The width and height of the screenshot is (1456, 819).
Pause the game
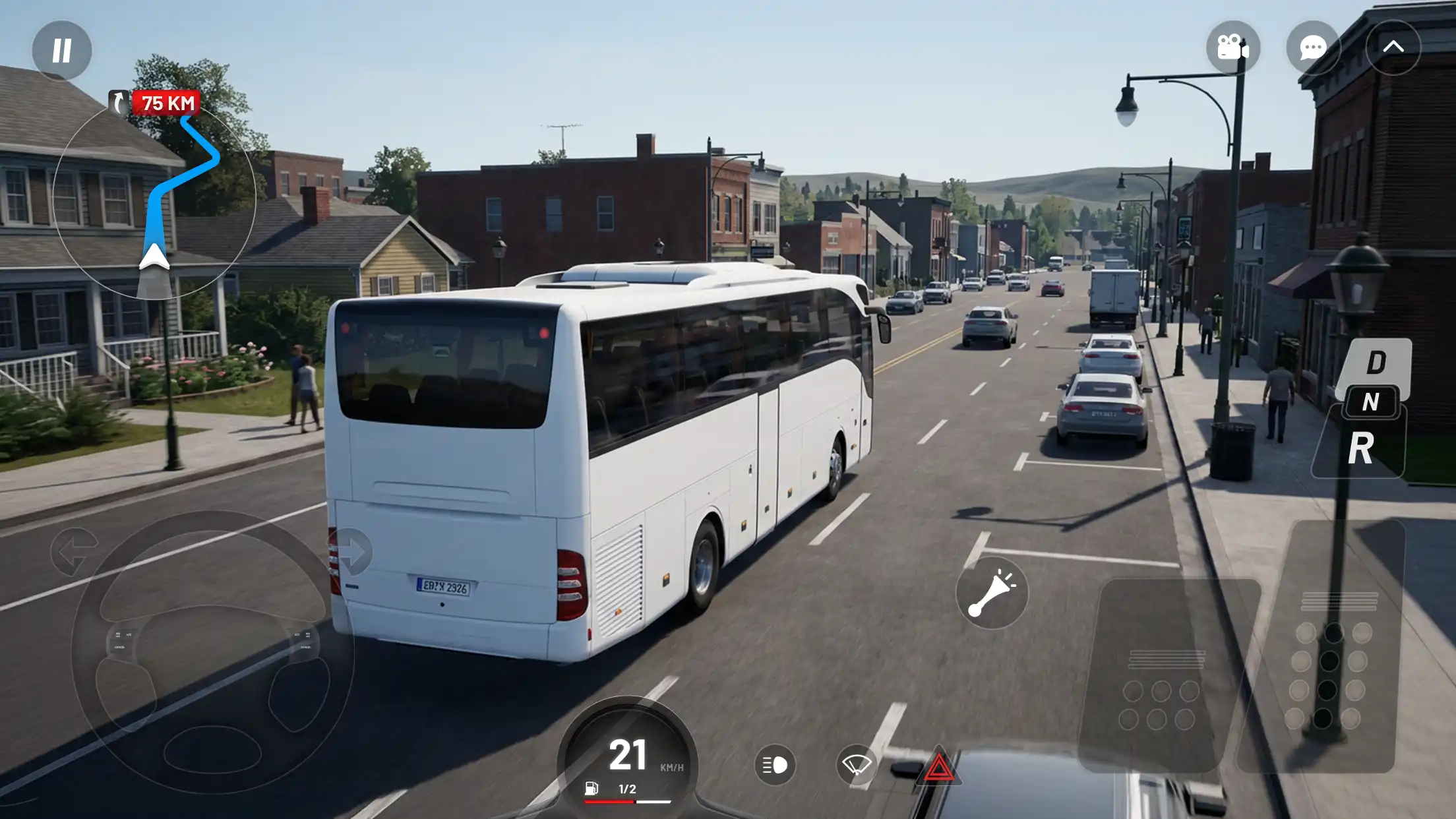tap(61, 50)
